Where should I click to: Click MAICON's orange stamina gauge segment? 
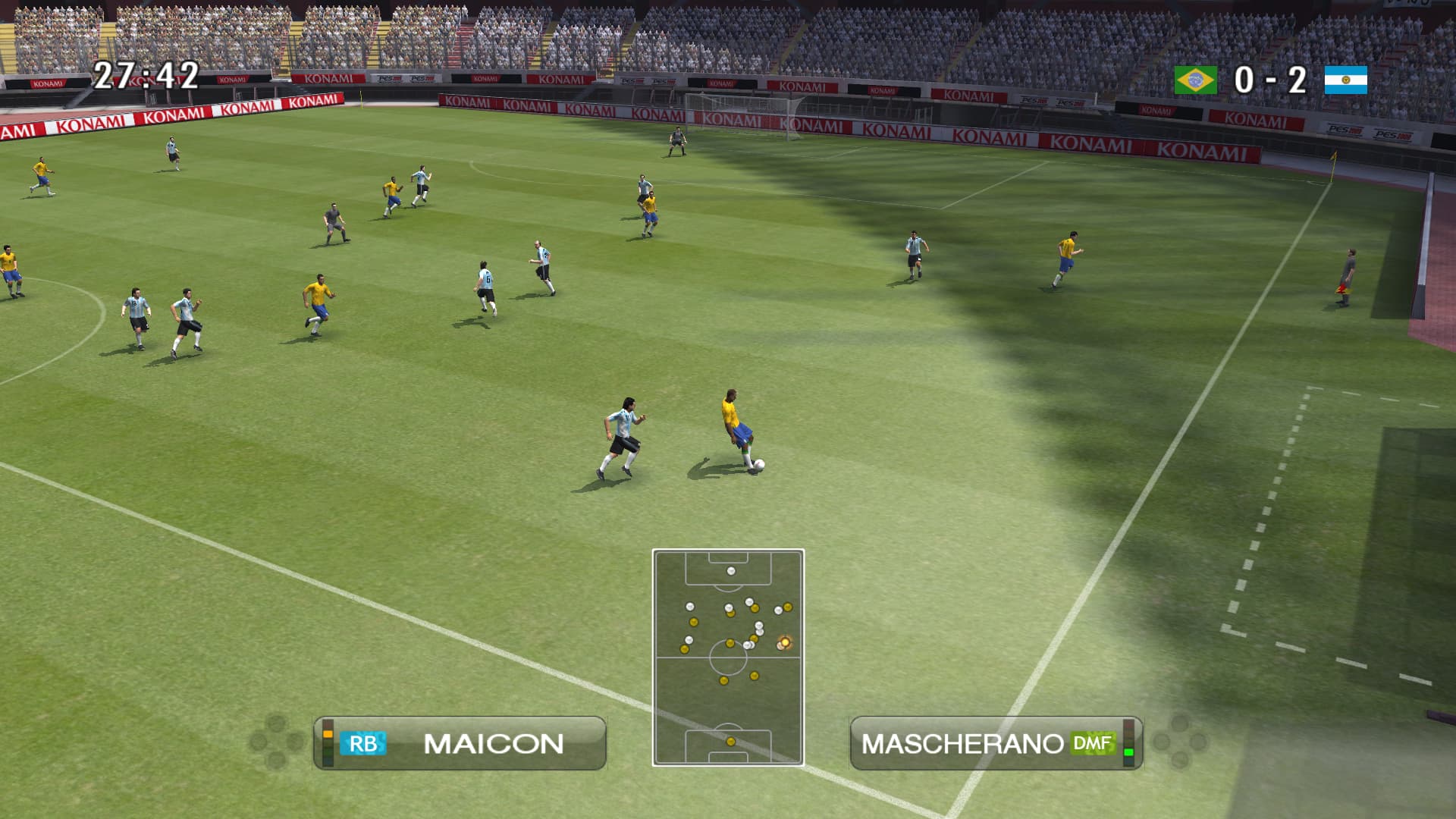click(x=327, y=735)
